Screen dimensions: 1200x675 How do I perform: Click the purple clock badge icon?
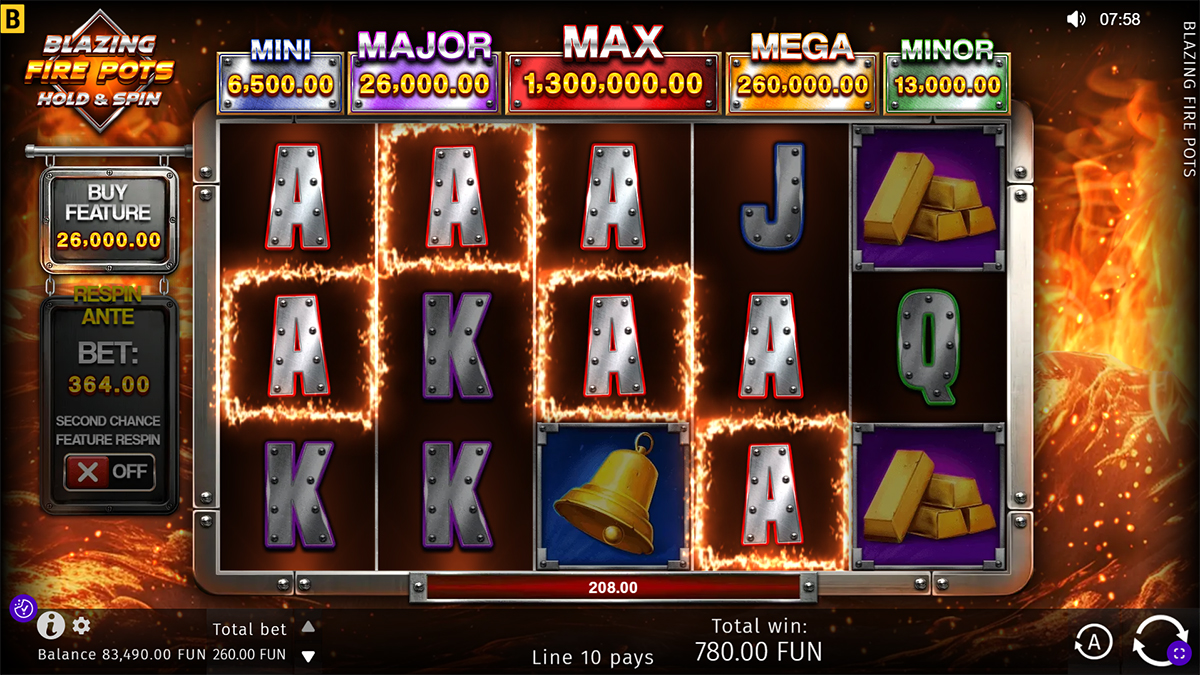point(23,608)
